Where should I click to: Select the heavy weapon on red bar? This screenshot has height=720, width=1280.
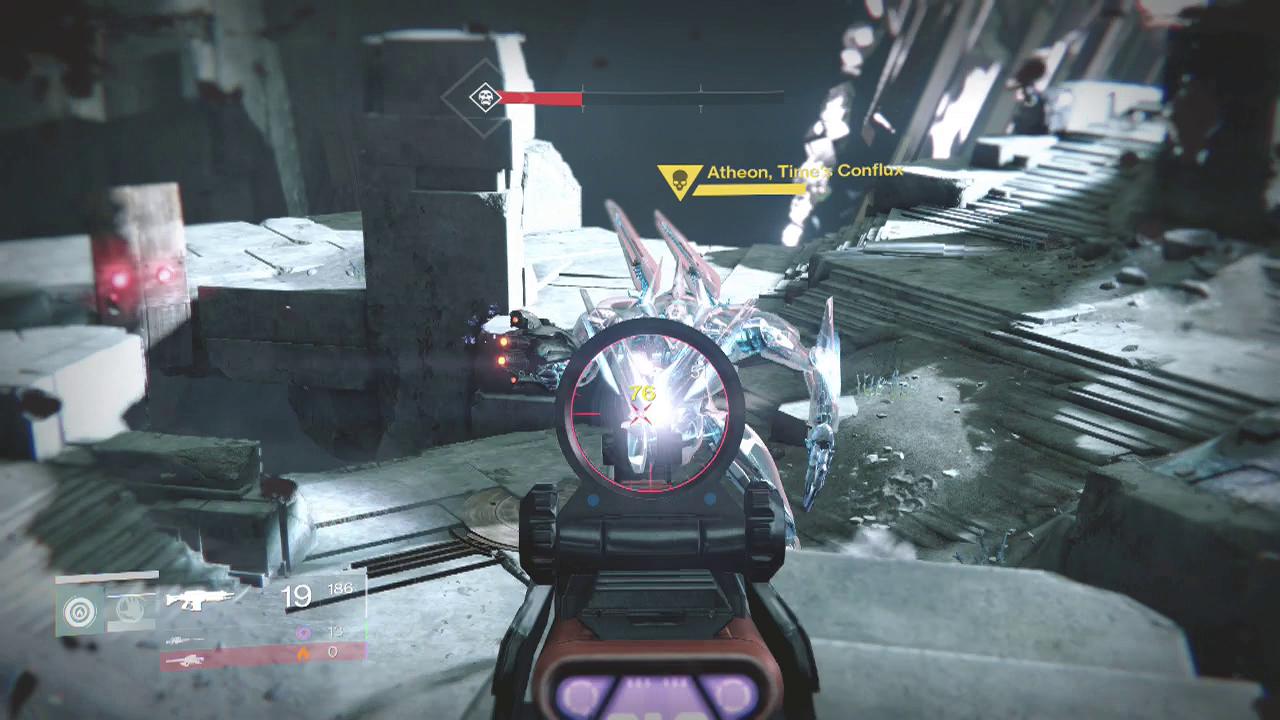(x=185, y=659)
